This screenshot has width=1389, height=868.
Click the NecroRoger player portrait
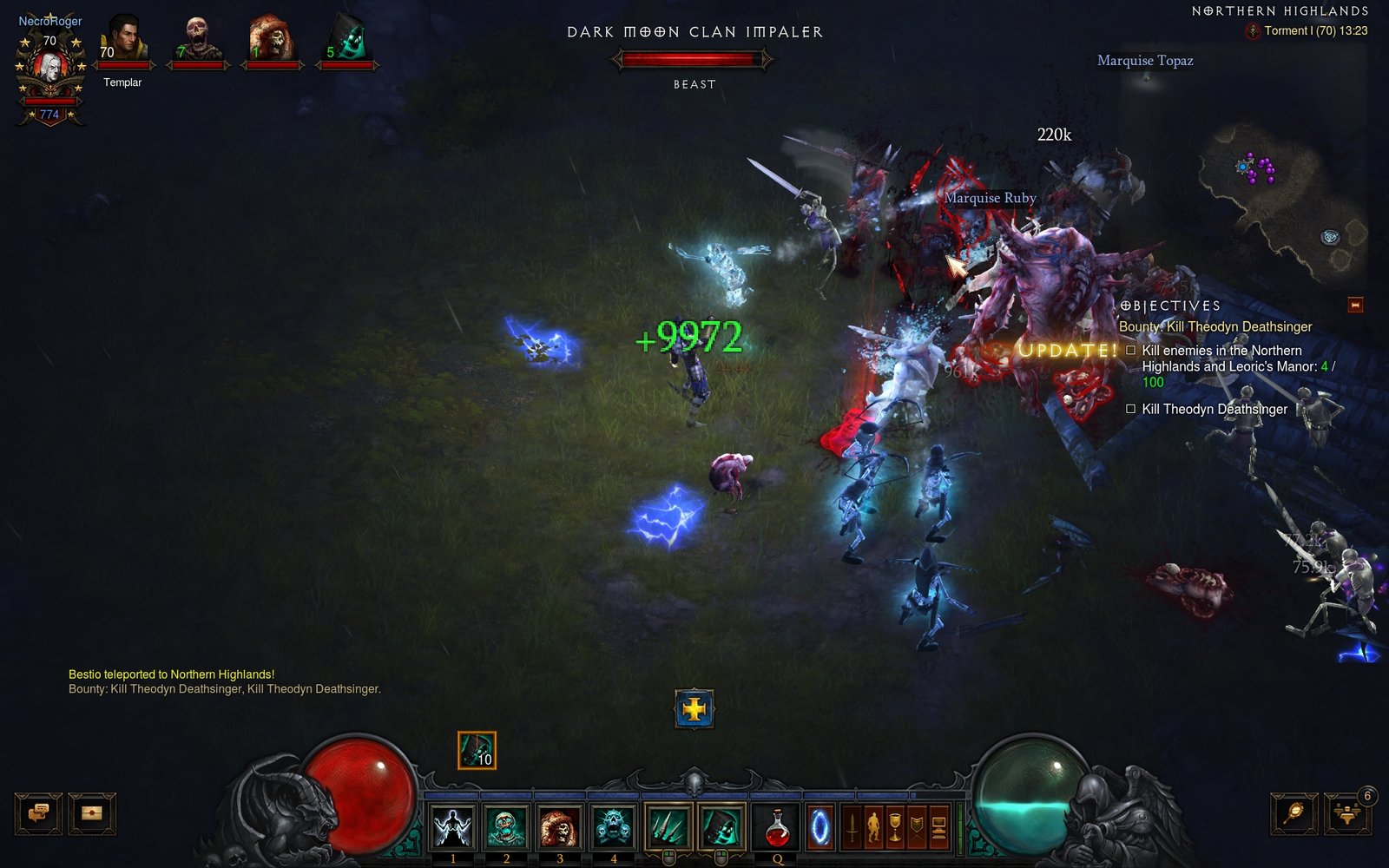coord(50,68)
